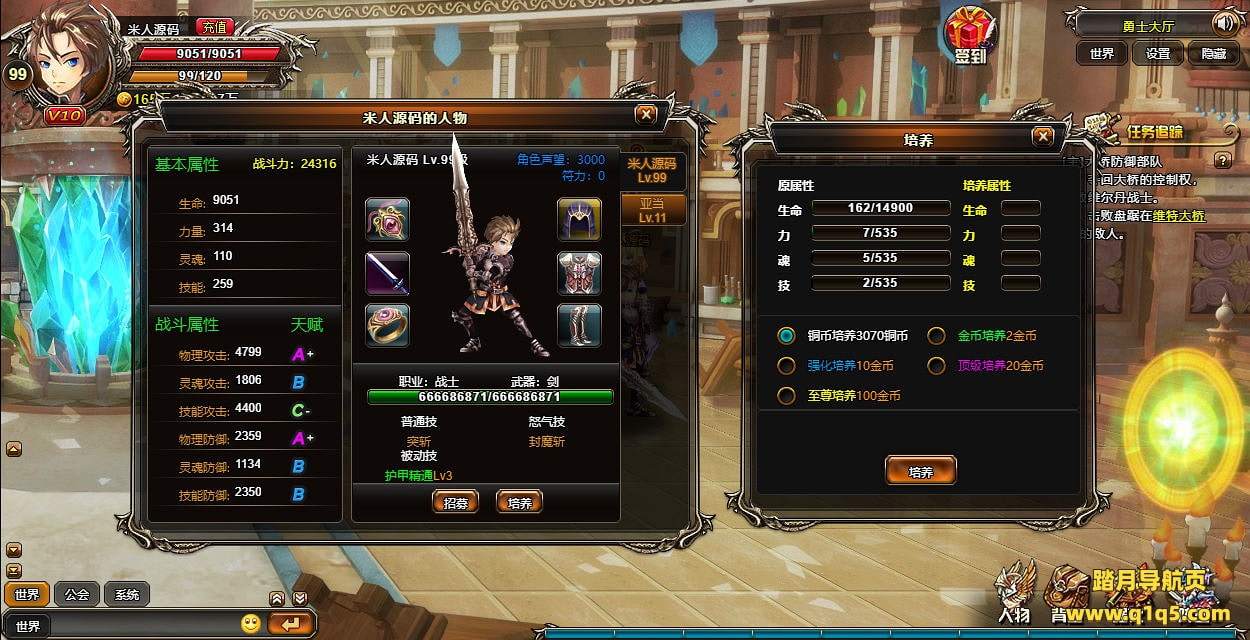Select 强化培养10金币 option
The height and width of the screenshot is (640, 1250).
tap(787, 366)
